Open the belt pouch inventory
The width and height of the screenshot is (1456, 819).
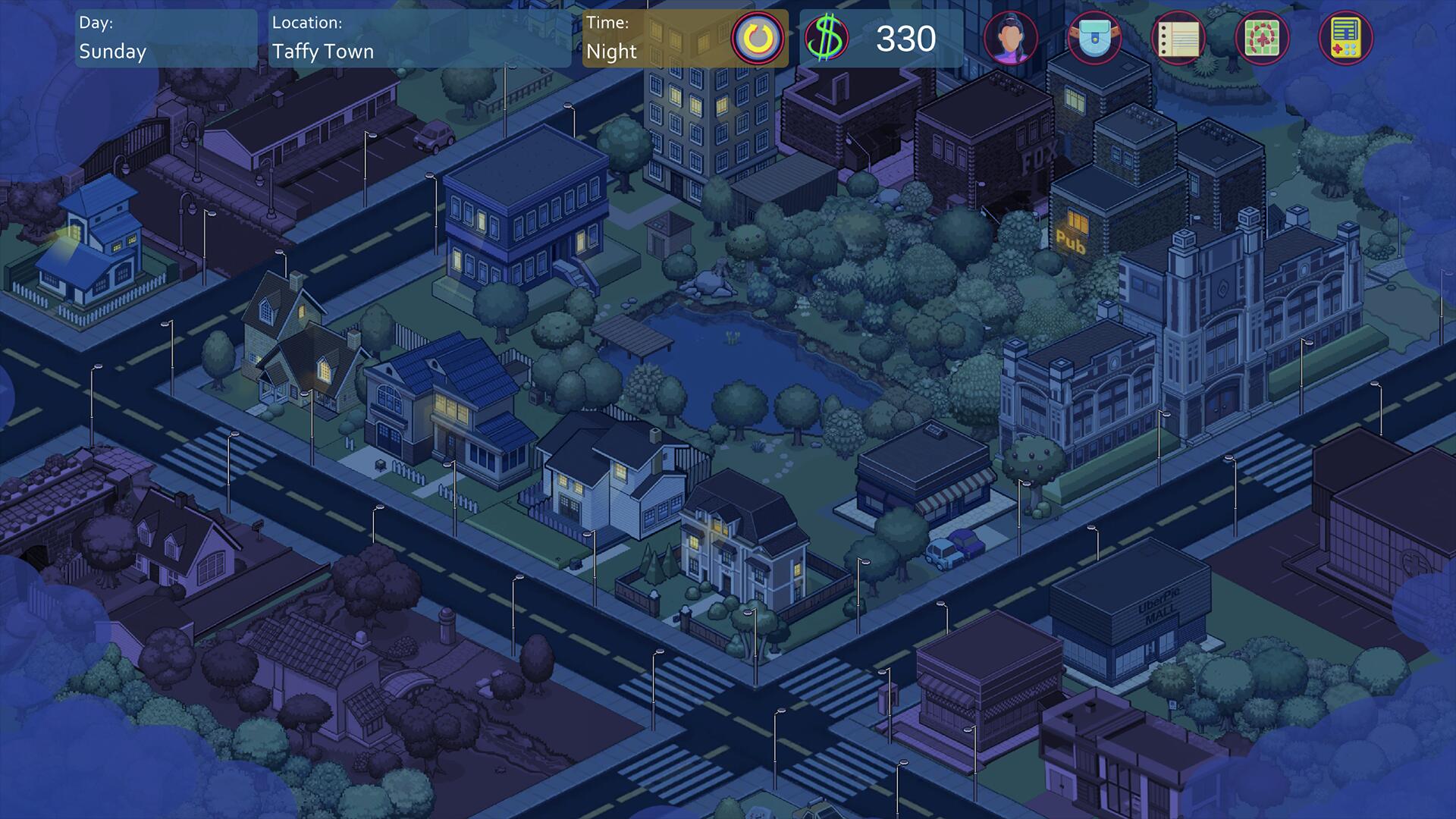click(x=1094, y=38)
